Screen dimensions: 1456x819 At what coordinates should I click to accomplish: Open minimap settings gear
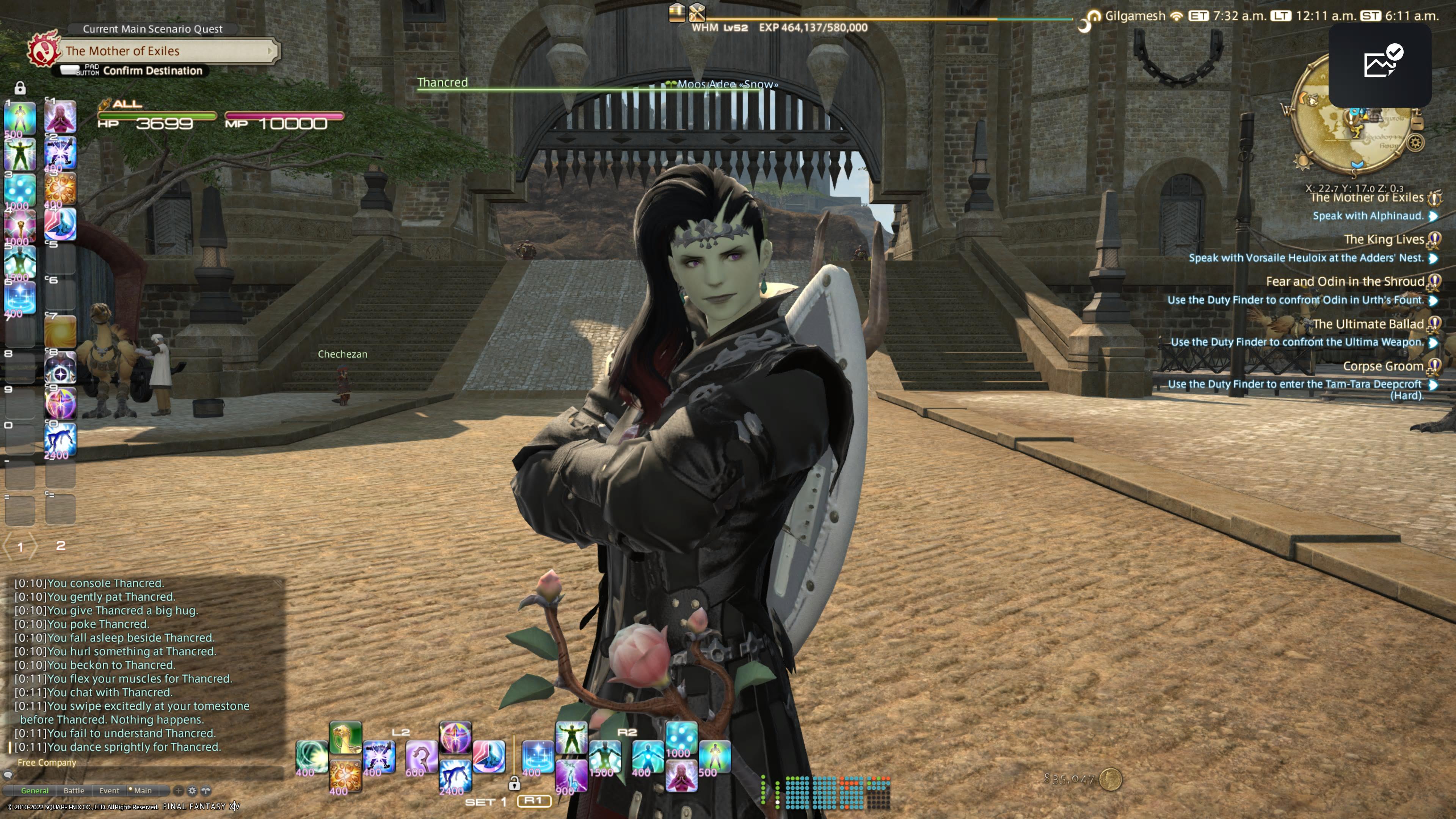[1415, 143]
